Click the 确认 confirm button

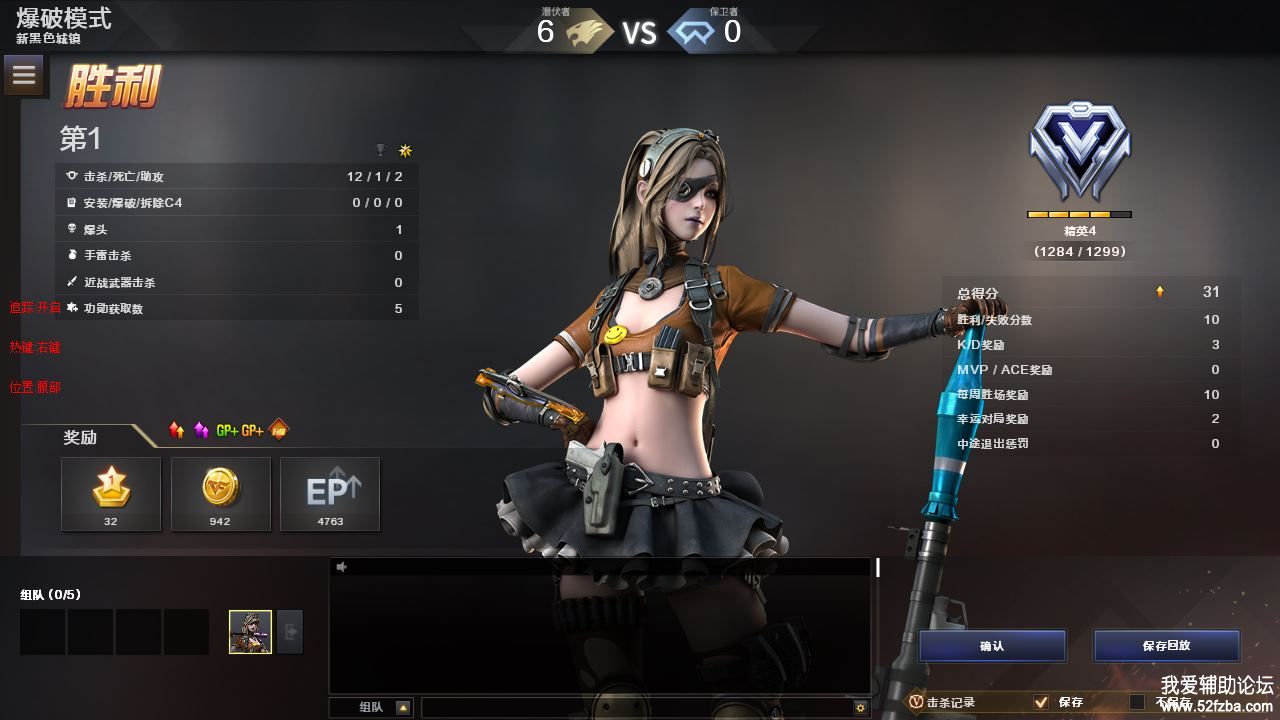(992, 646)
